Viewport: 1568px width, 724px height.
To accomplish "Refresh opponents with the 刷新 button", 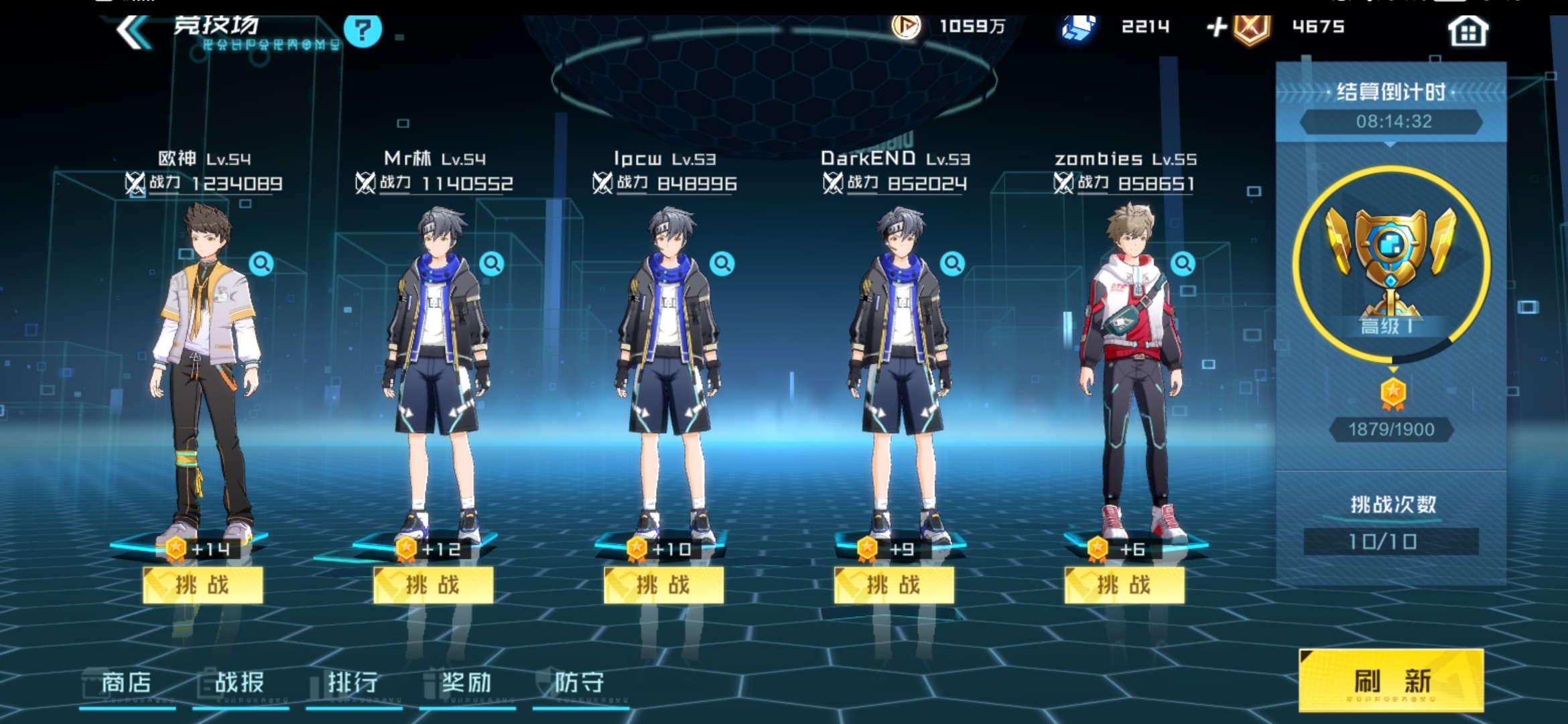I will point(1391,680).
